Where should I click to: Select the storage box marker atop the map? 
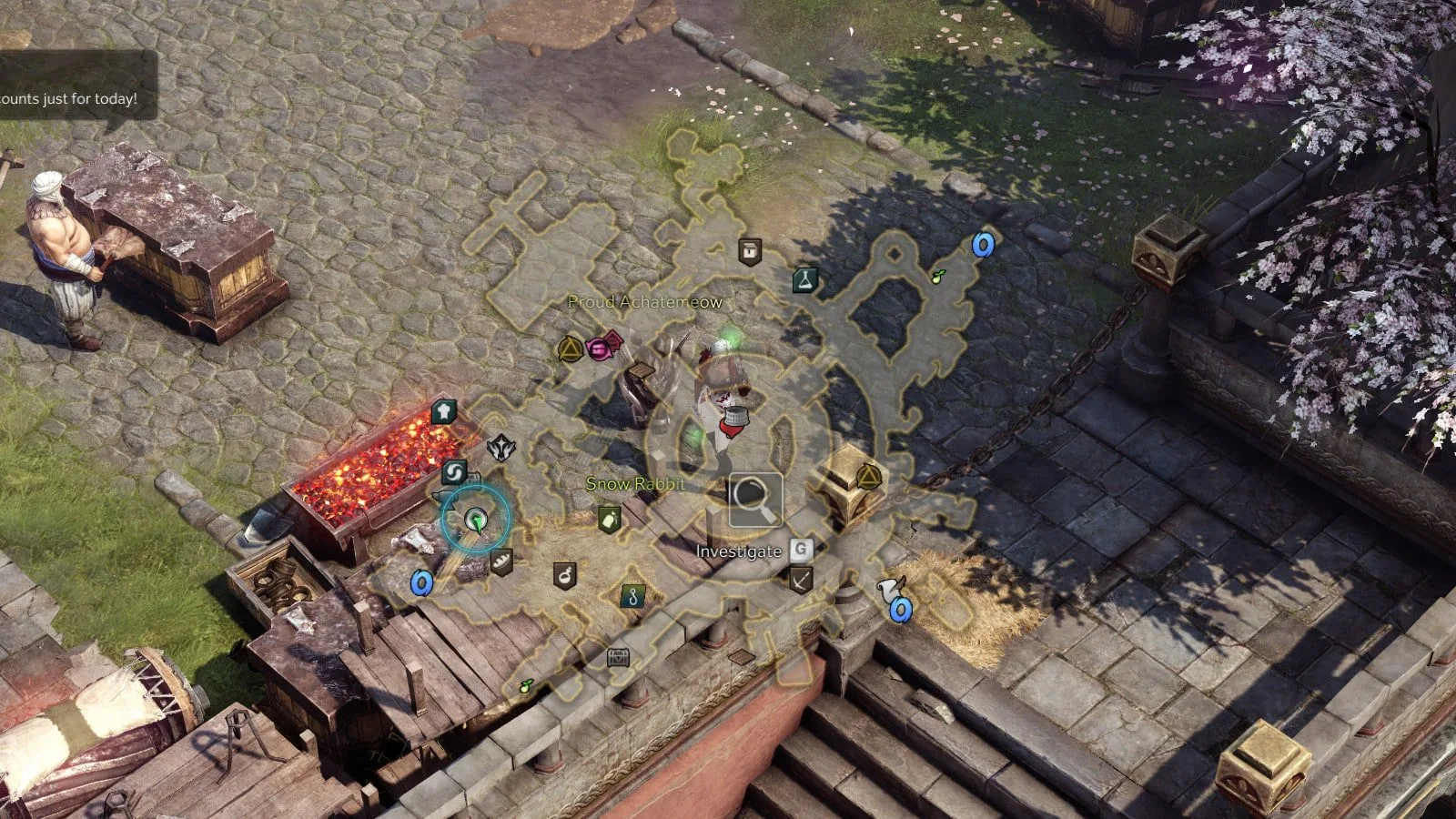749,250
